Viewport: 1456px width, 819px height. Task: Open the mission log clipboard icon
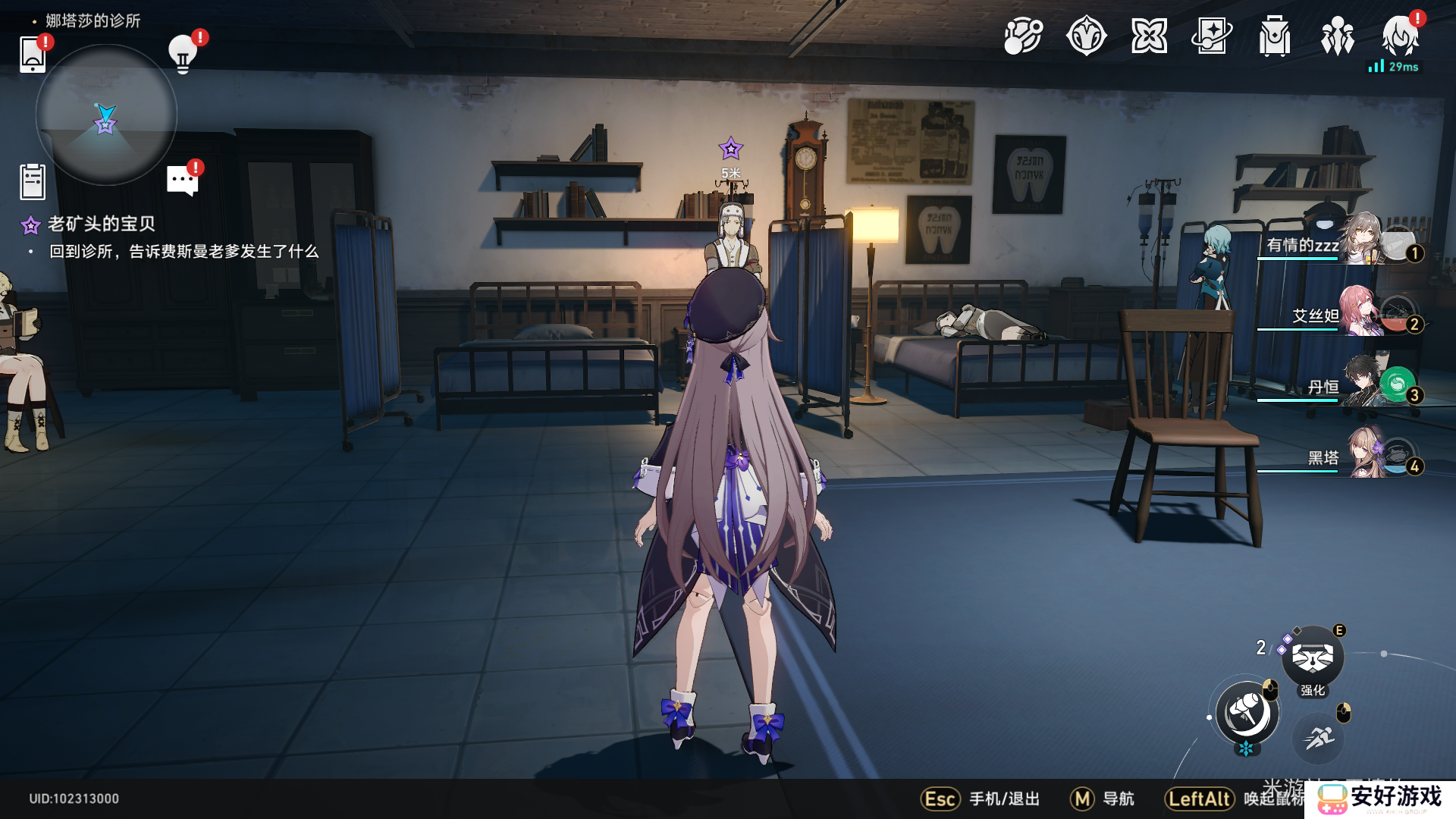pos(33,182)
